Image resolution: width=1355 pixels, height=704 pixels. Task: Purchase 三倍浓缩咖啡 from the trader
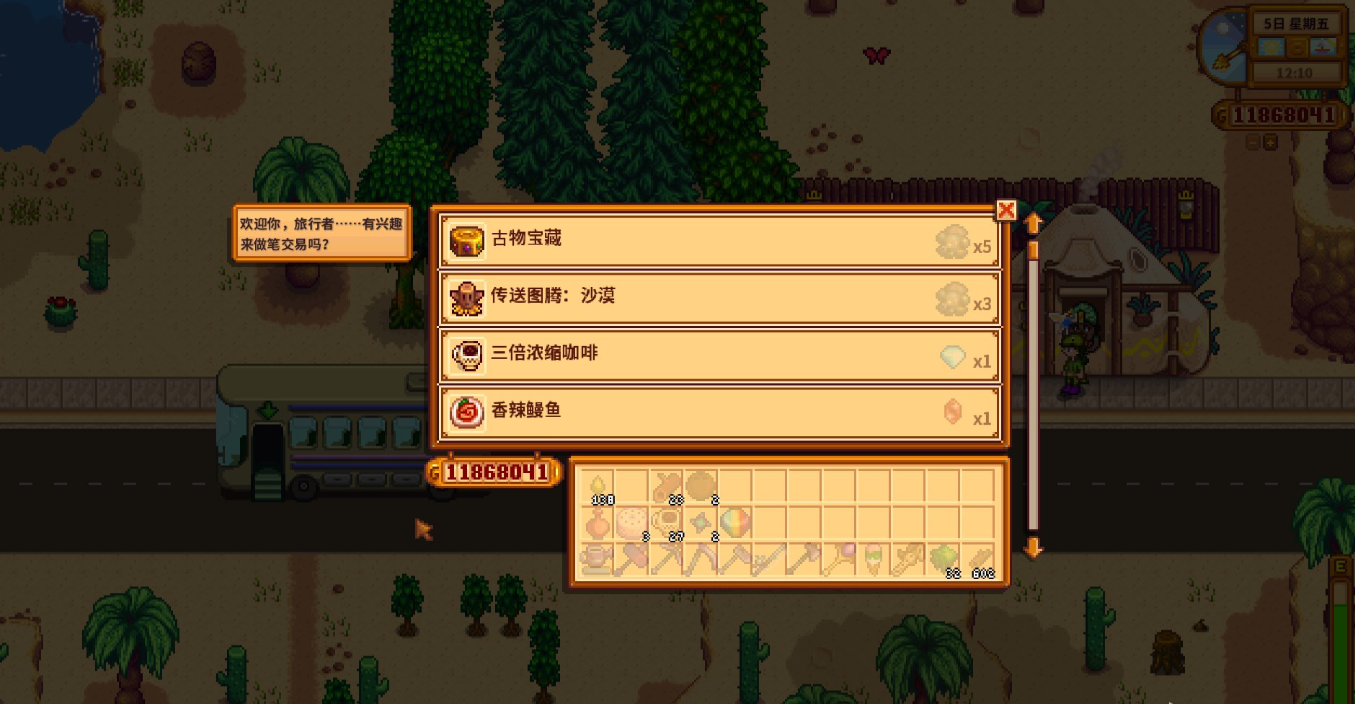click(719, 354)
